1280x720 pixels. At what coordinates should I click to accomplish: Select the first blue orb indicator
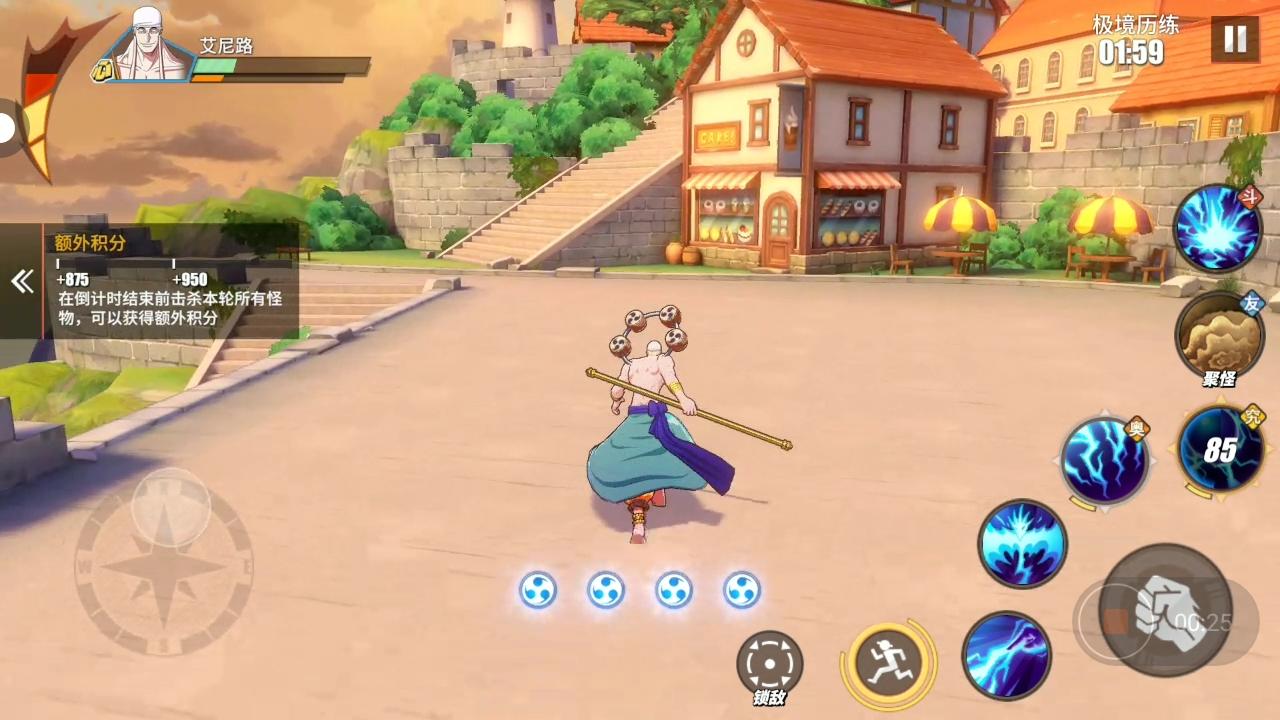[x=538, y=590]
